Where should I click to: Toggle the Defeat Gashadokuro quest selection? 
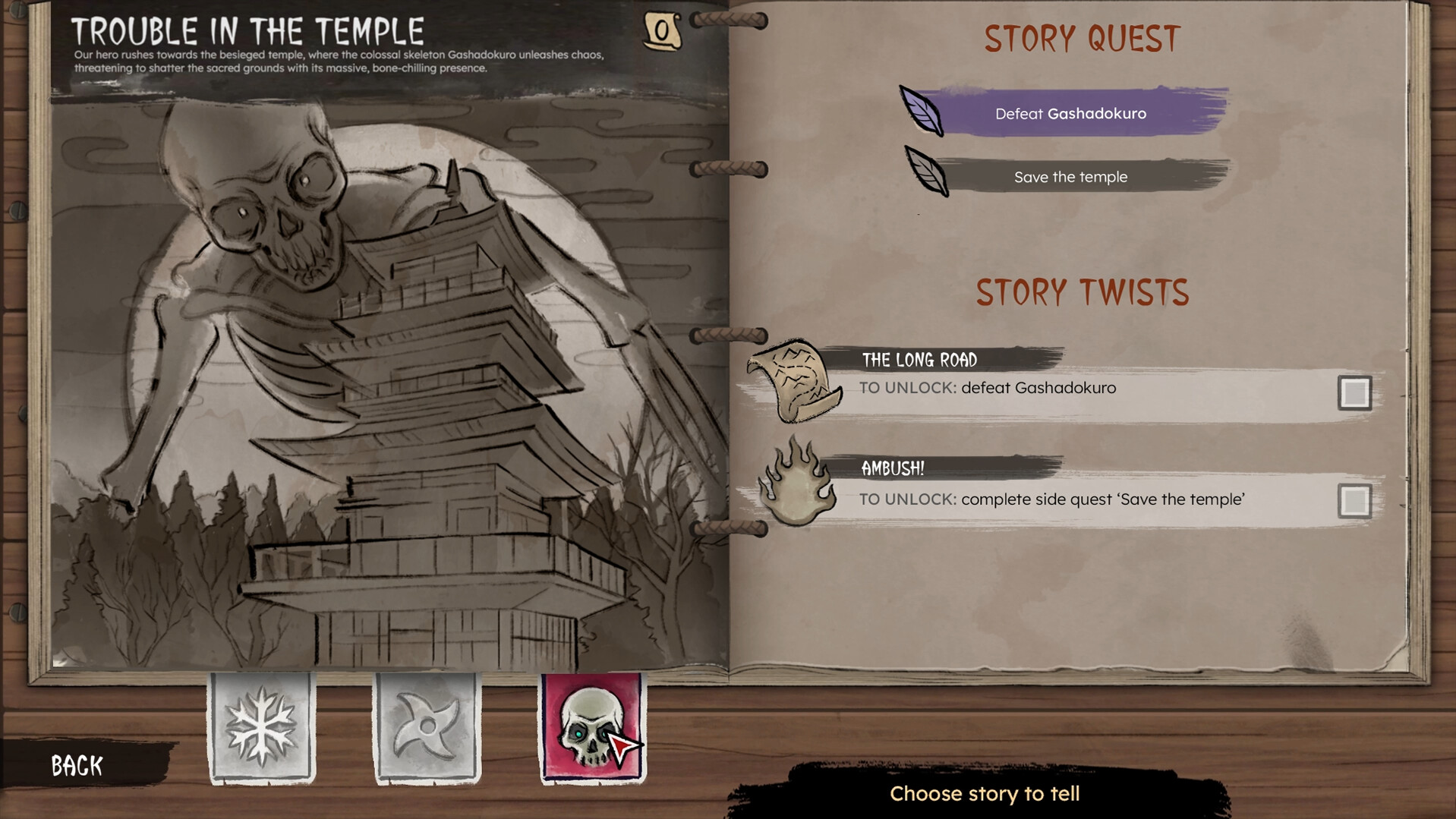(1070, 112)
